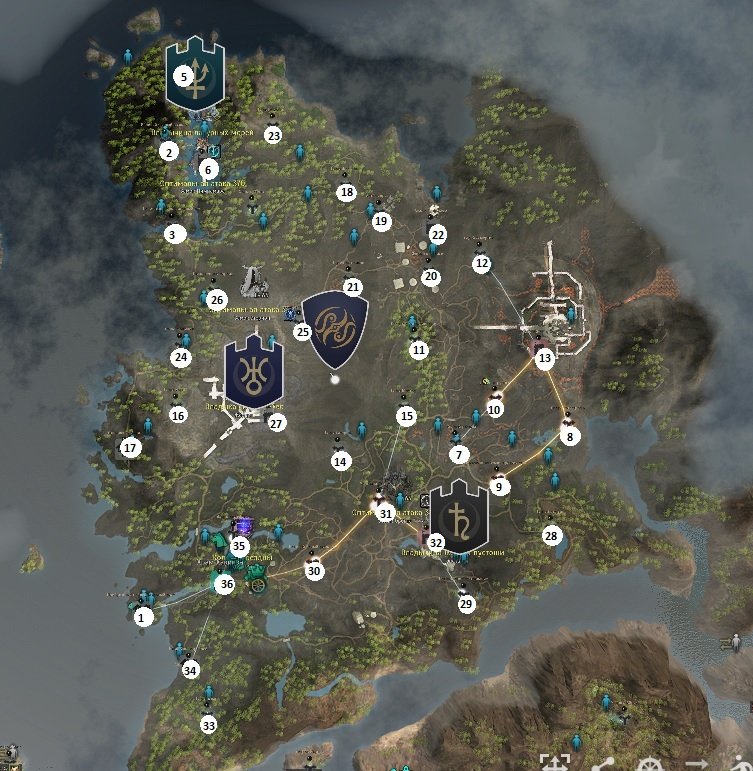Choose map marker number 14

[341, 461]
